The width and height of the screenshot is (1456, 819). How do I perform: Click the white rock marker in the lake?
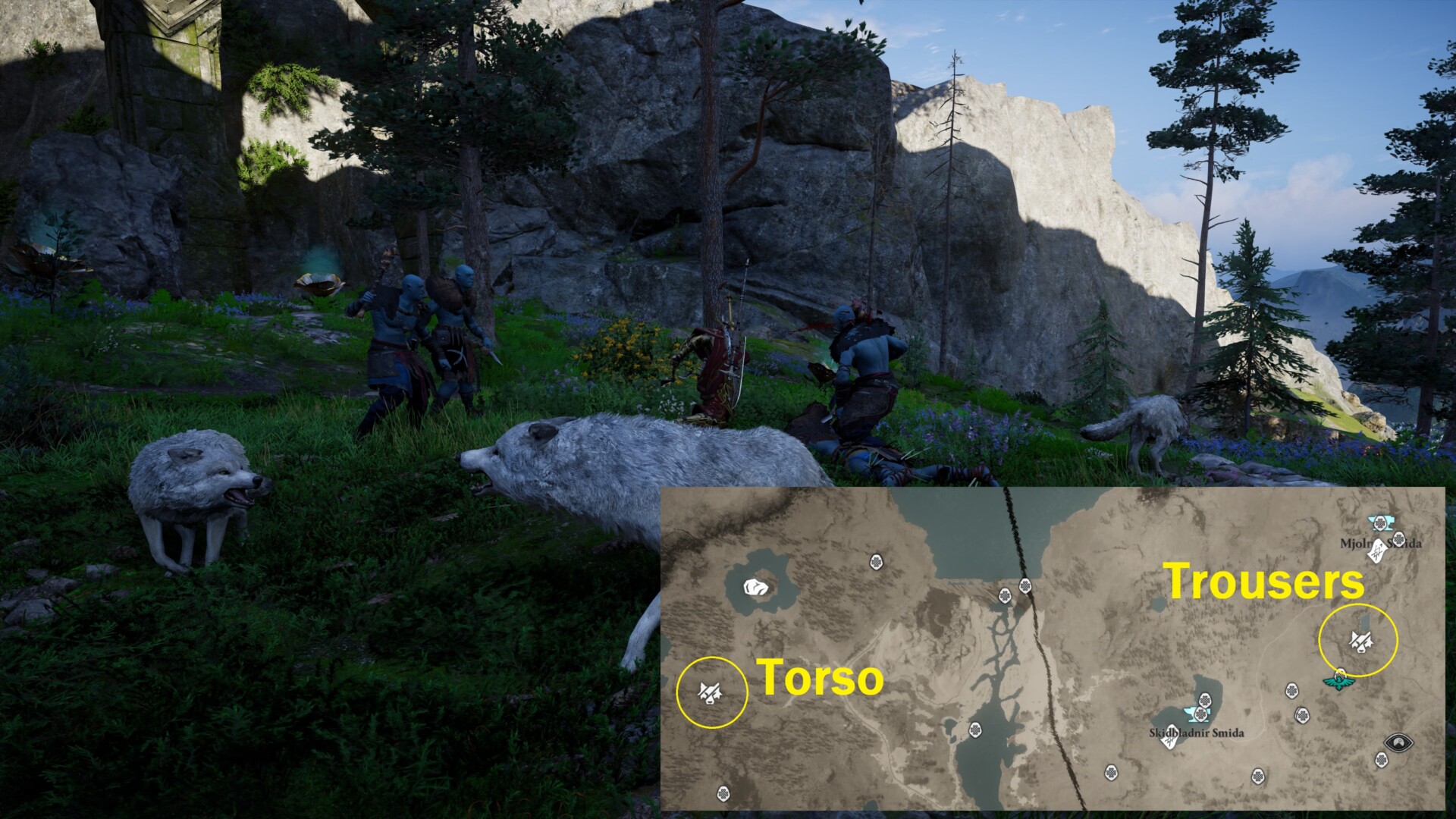(x=755, y=588)
